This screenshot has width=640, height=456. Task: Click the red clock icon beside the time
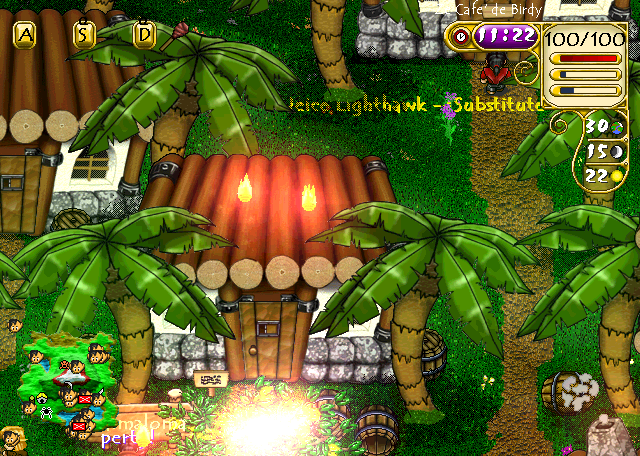coord(460,35)
